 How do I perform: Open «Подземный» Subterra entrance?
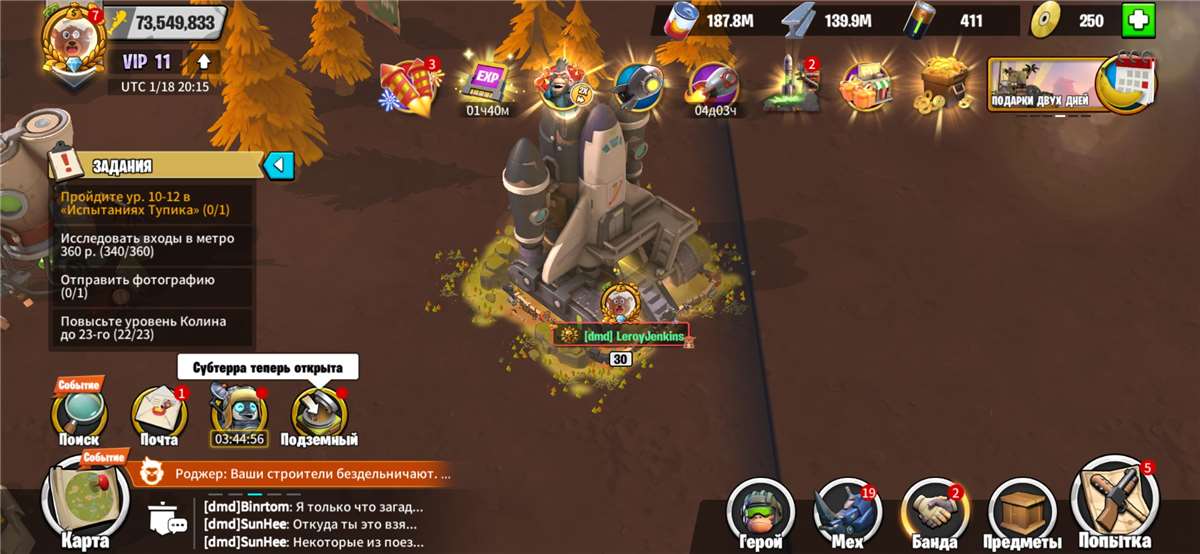[319, 415]
